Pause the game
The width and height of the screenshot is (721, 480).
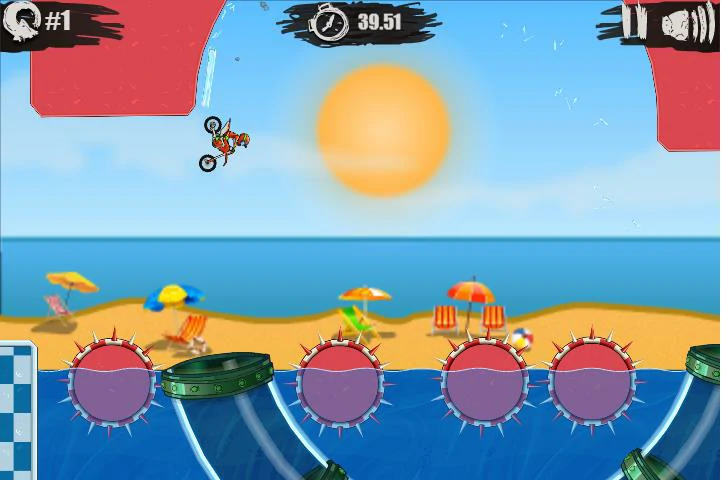(633, 22)
